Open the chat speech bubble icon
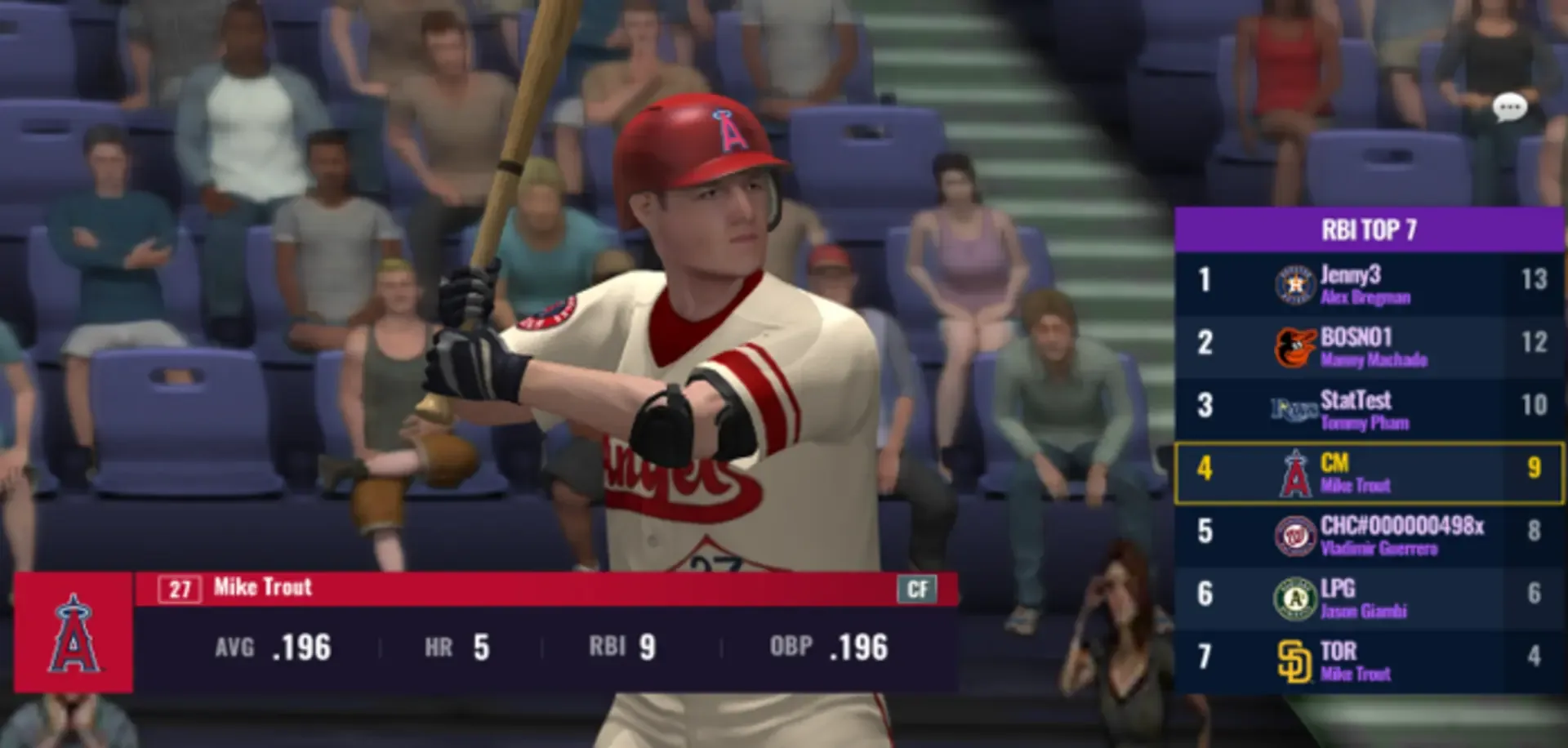The width and height of the screenshot is (1568, 748). click(x=1509, y=107)
